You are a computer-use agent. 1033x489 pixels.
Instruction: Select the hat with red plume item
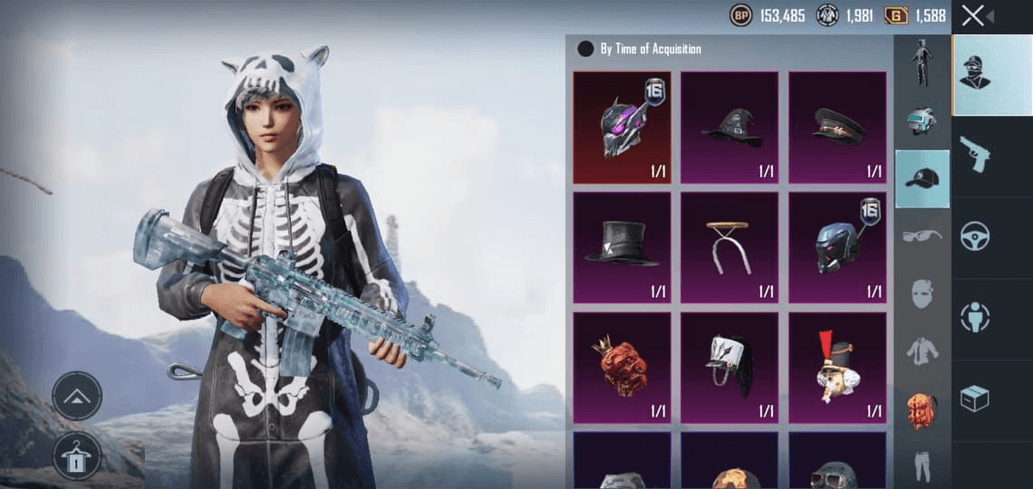pyautogui.click(x=837, y=367)
